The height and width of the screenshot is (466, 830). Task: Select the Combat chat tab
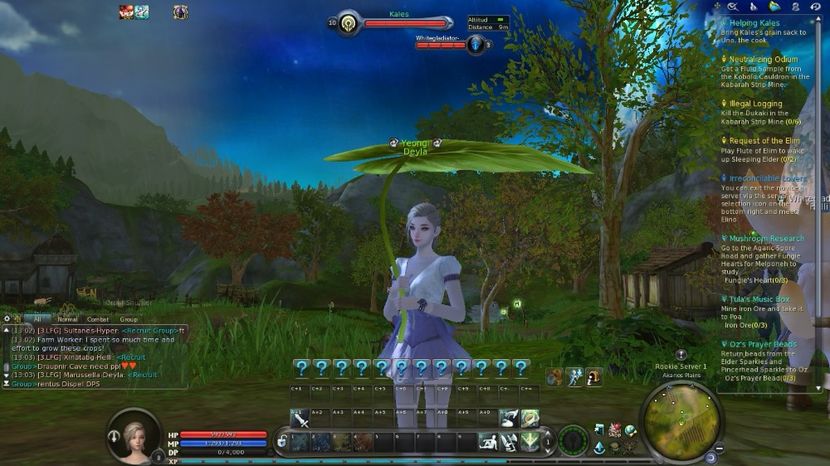point(98,318)
